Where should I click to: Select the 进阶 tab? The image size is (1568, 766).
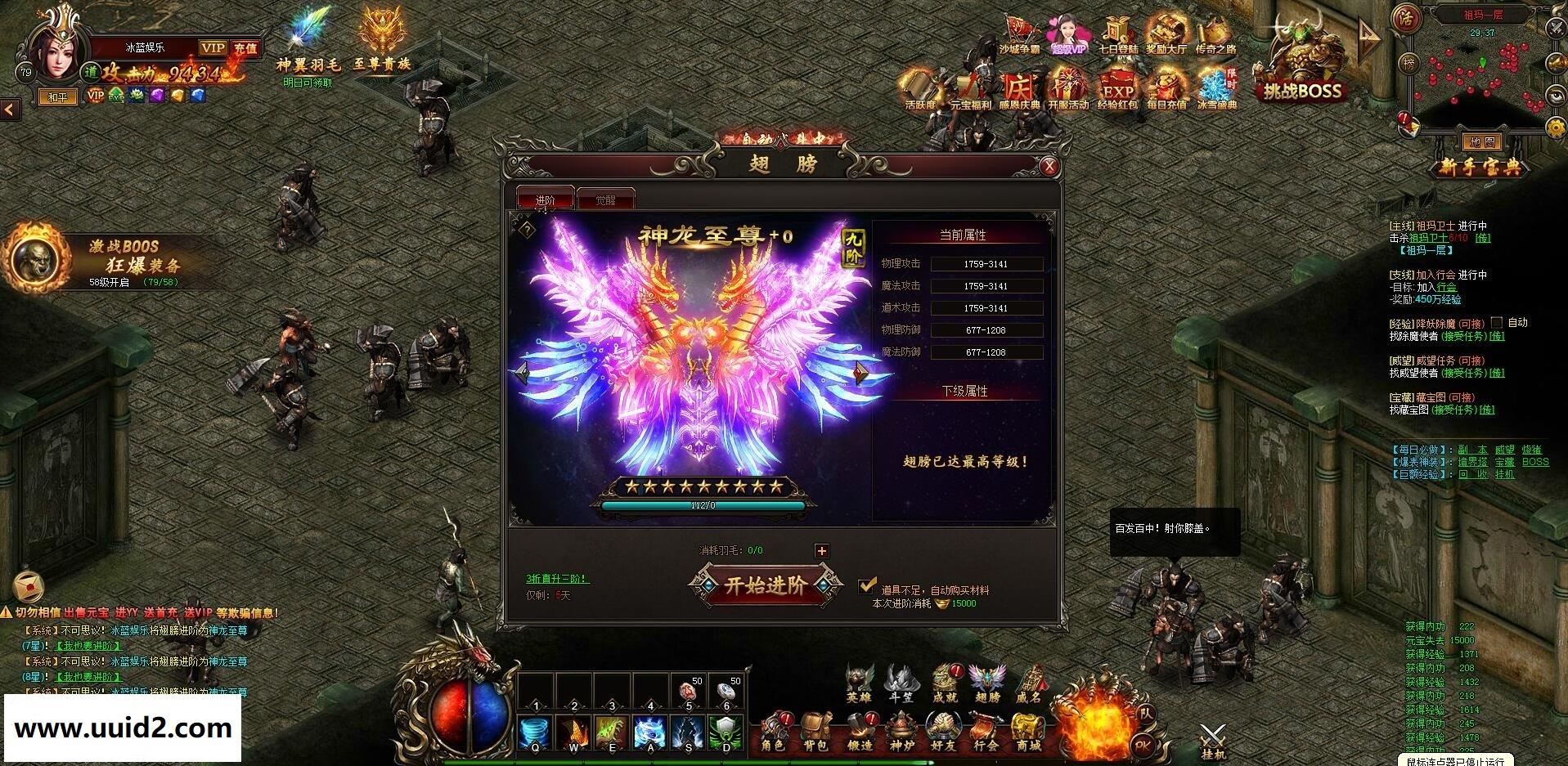[546, 198]
